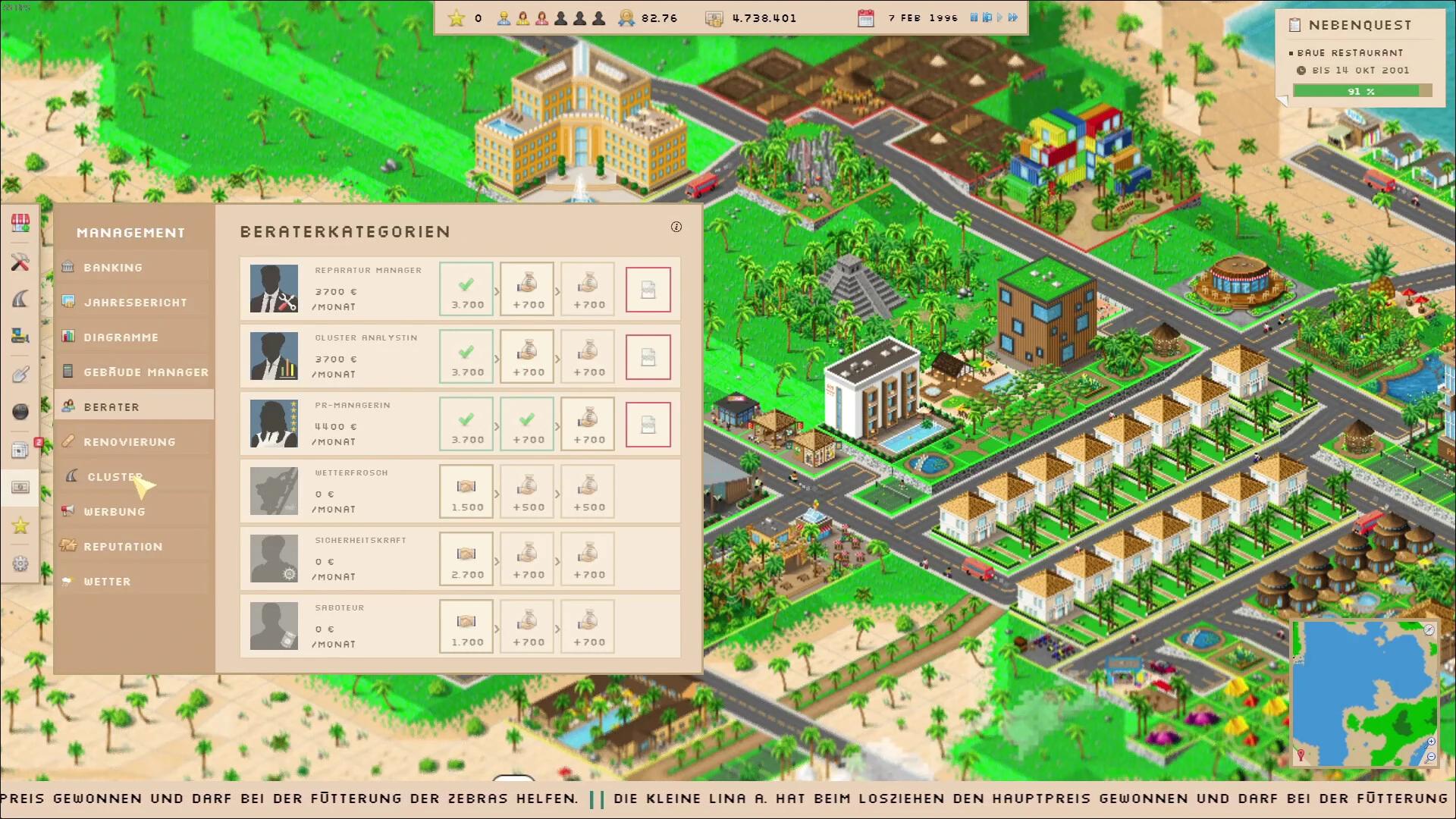Open the Nebenquest restaurant objective
Image resolution: width=1456 pixels, height=819 pixels.
coord(1360,53)
